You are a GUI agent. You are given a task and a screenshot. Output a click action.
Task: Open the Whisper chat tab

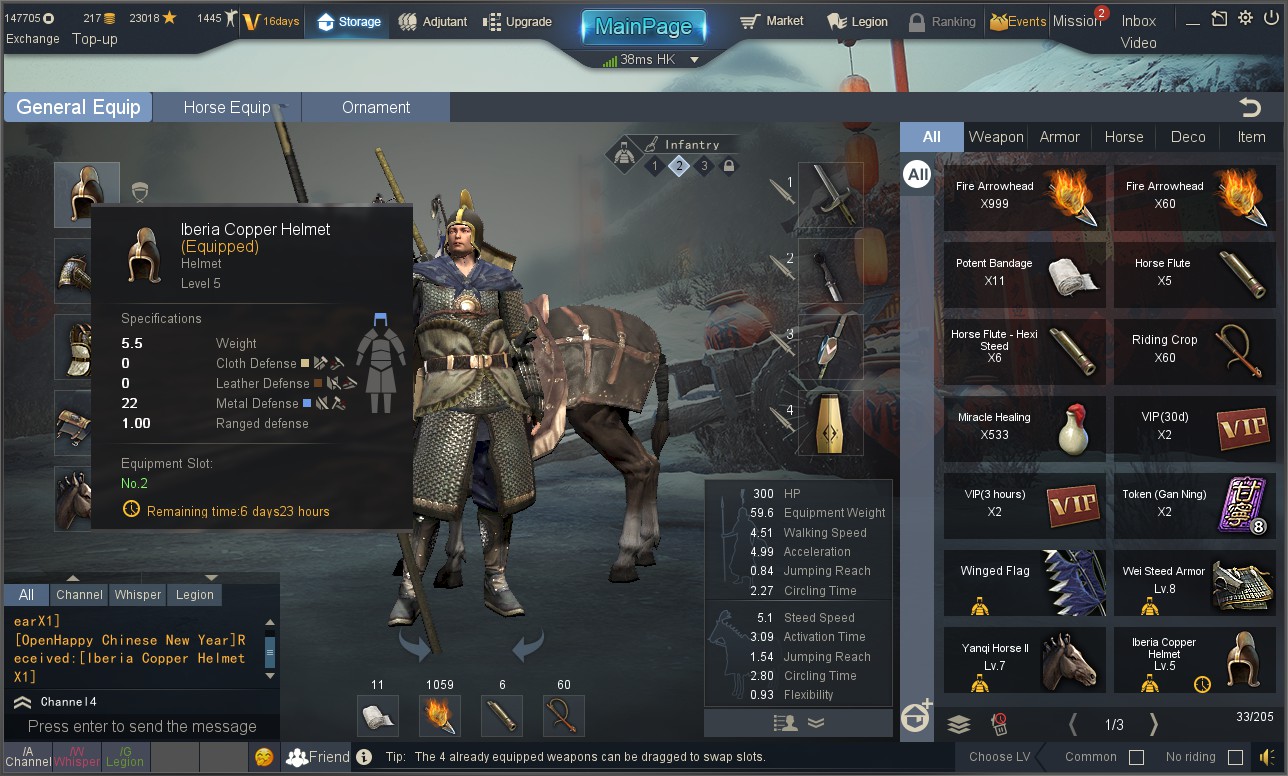(138, 594)
